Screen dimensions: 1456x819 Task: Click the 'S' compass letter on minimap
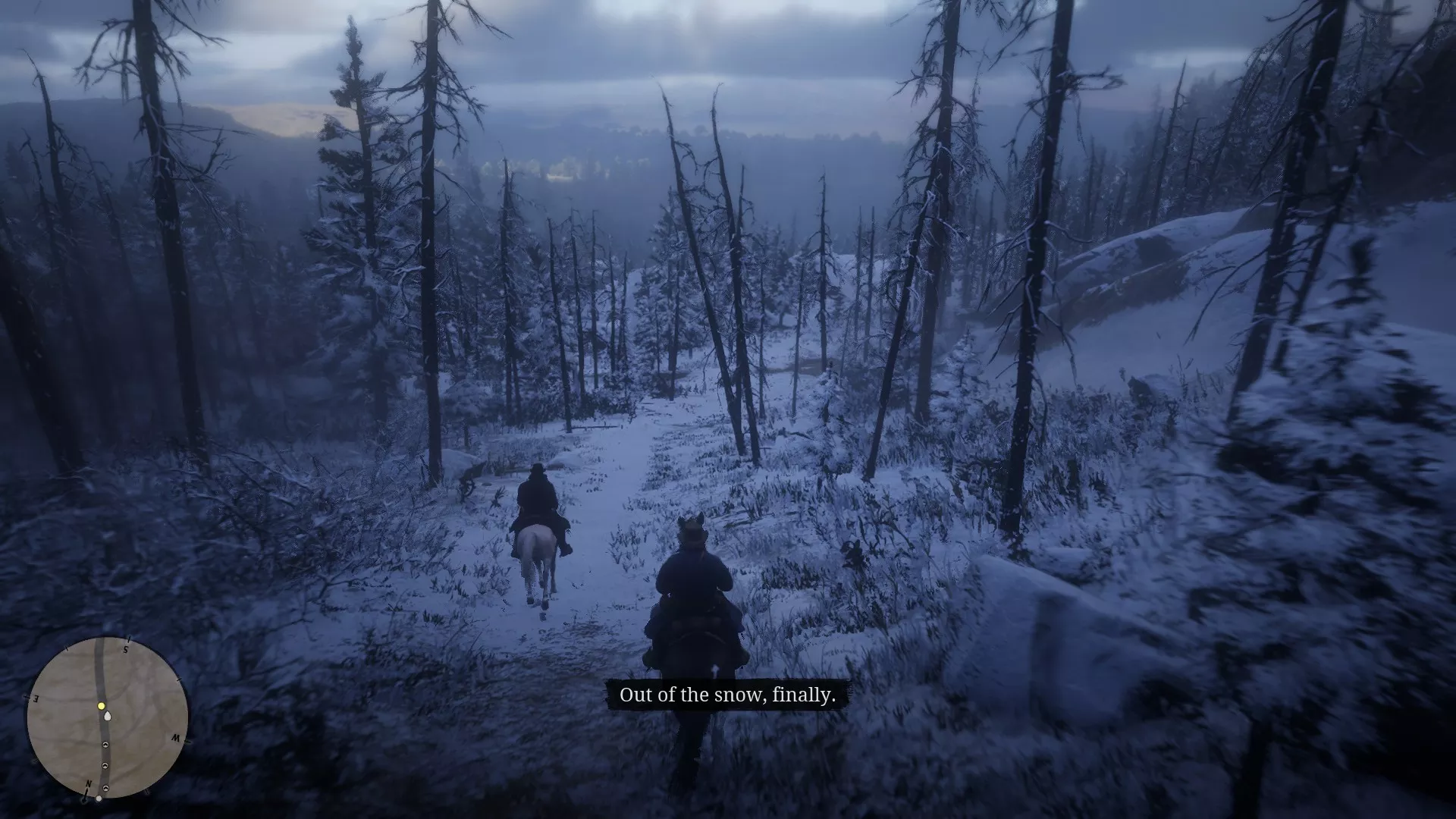(125, 649)
